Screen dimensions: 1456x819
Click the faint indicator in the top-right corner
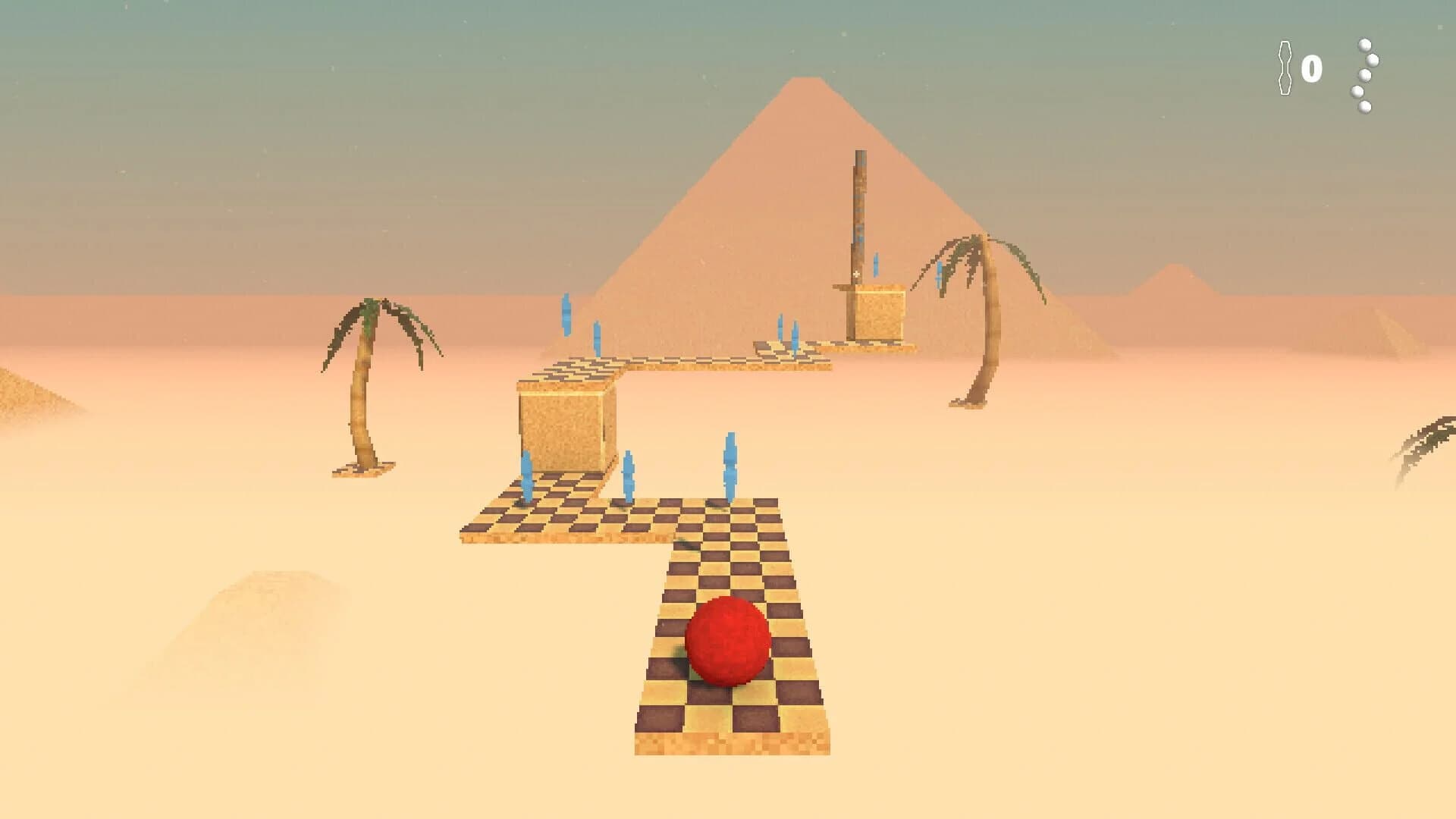1441,27
